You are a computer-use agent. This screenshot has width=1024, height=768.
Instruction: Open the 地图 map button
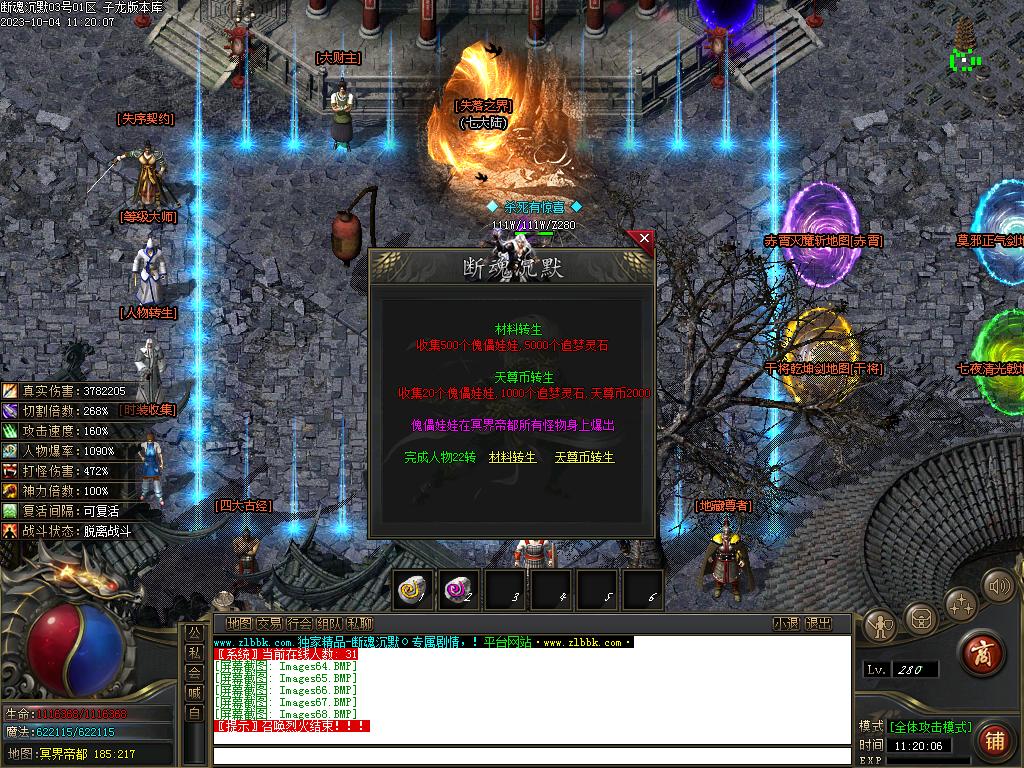239,623
